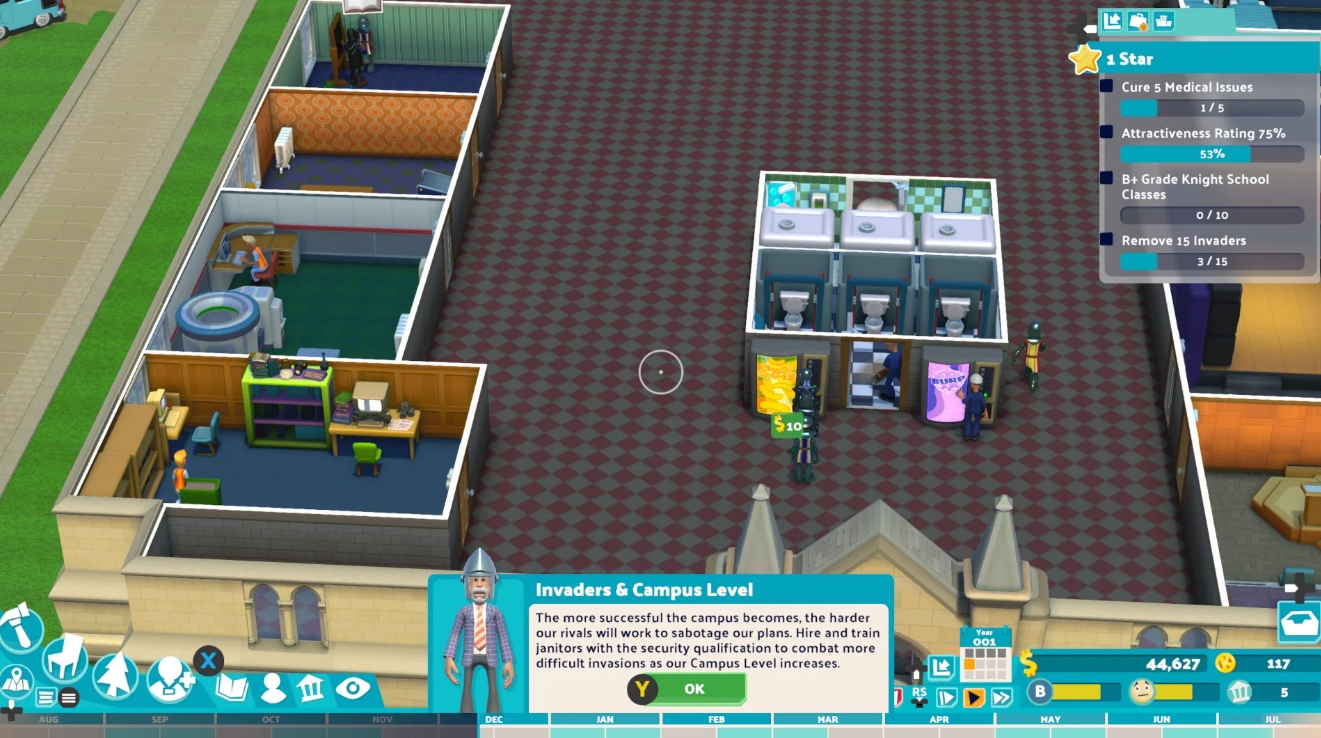Open the podium awards icon above objectives

tap(1163, 20)
